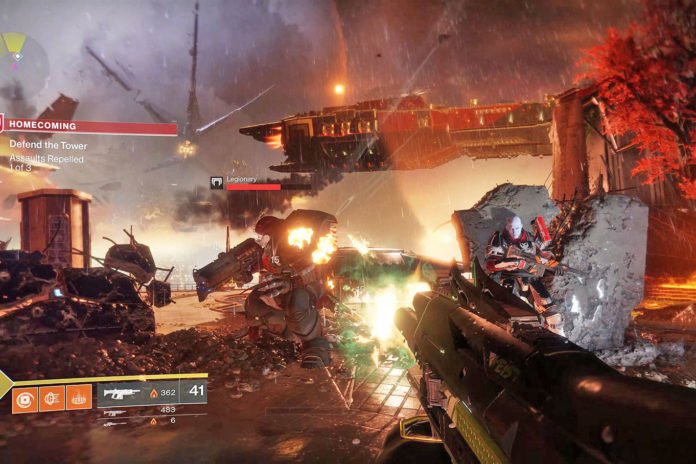696x464 pixels.
Task: Click the radar in the corner
Action: (x=20, y=58)
